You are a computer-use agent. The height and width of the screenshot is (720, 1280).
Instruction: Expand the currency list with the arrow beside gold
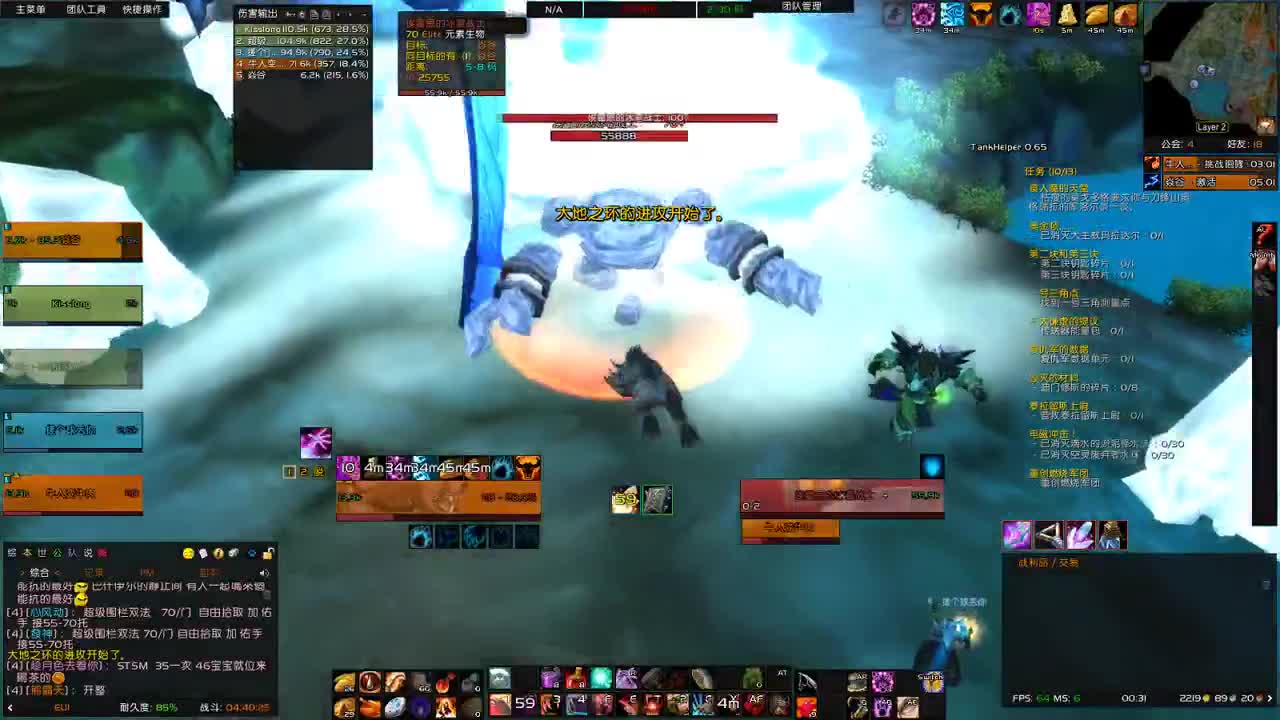point(1269,699)
